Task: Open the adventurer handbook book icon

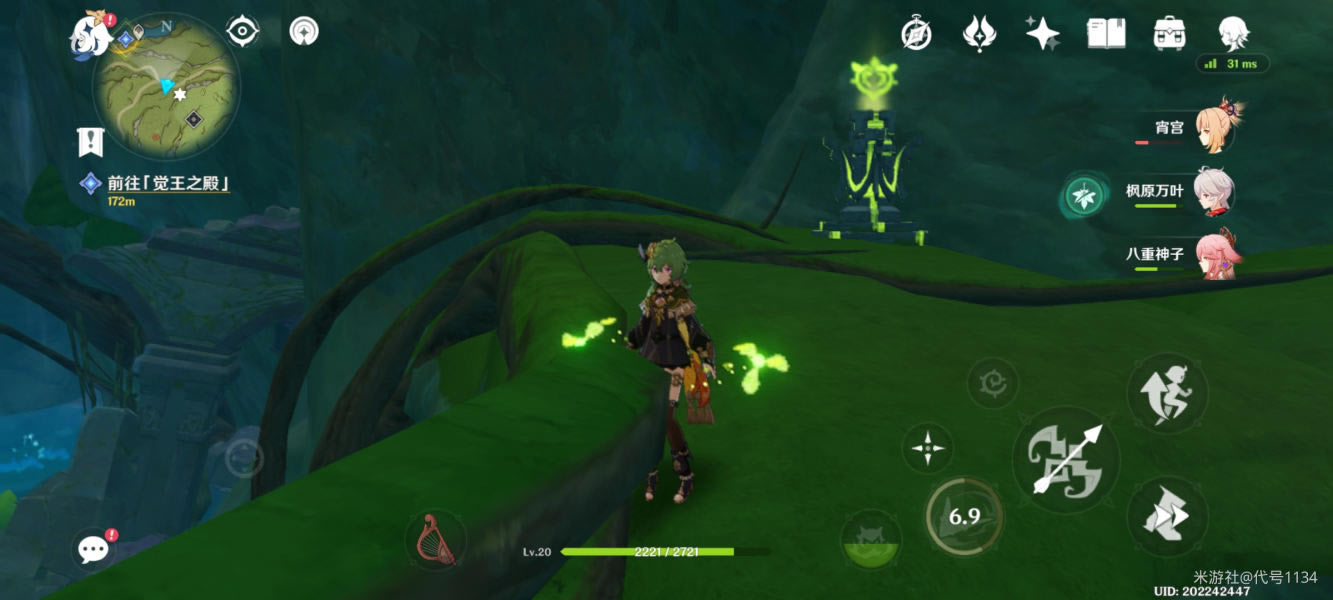Action: point(1106,33)
